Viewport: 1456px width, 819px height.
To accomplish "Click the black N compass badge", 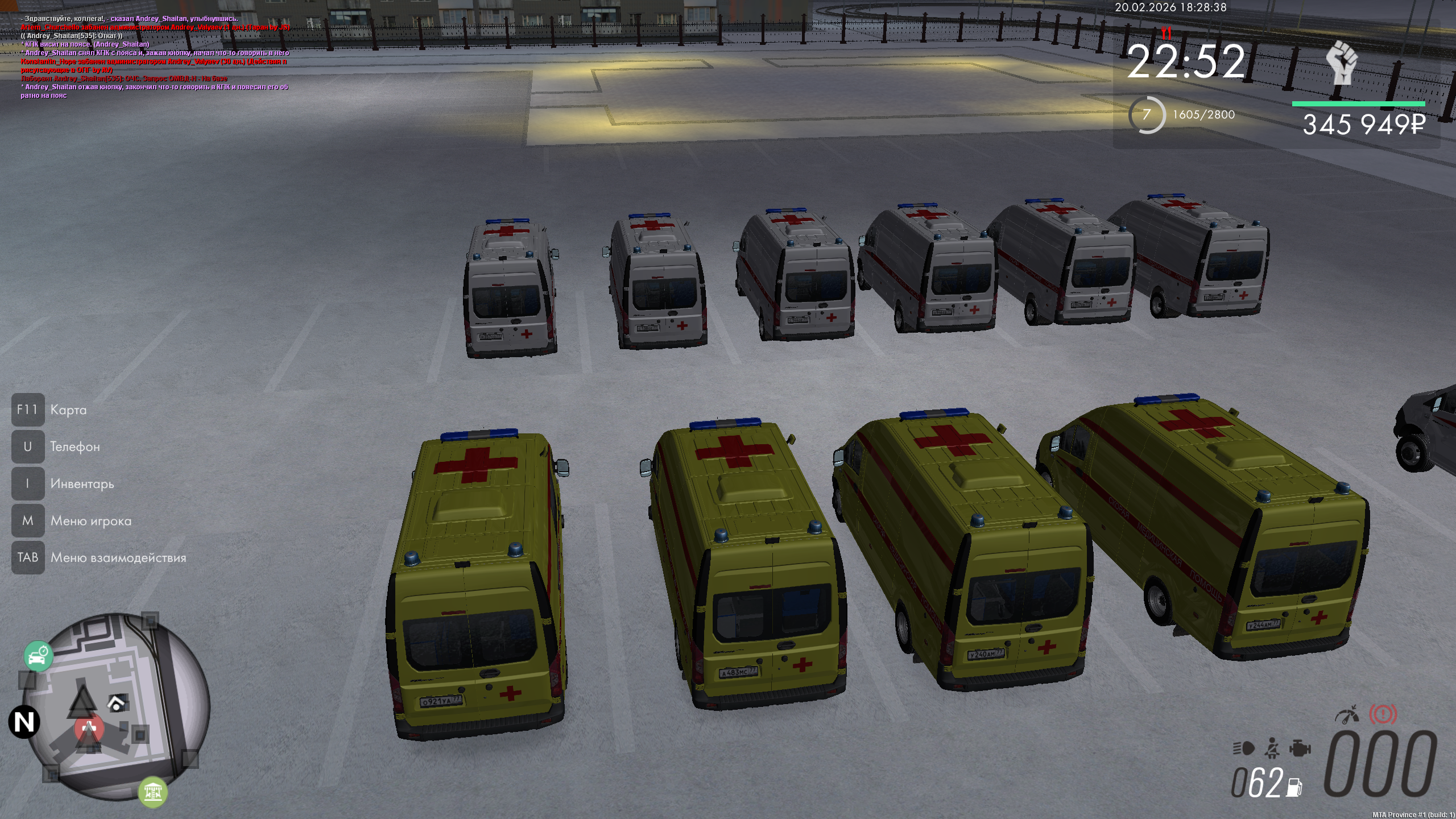I will [x=24, y=722].
